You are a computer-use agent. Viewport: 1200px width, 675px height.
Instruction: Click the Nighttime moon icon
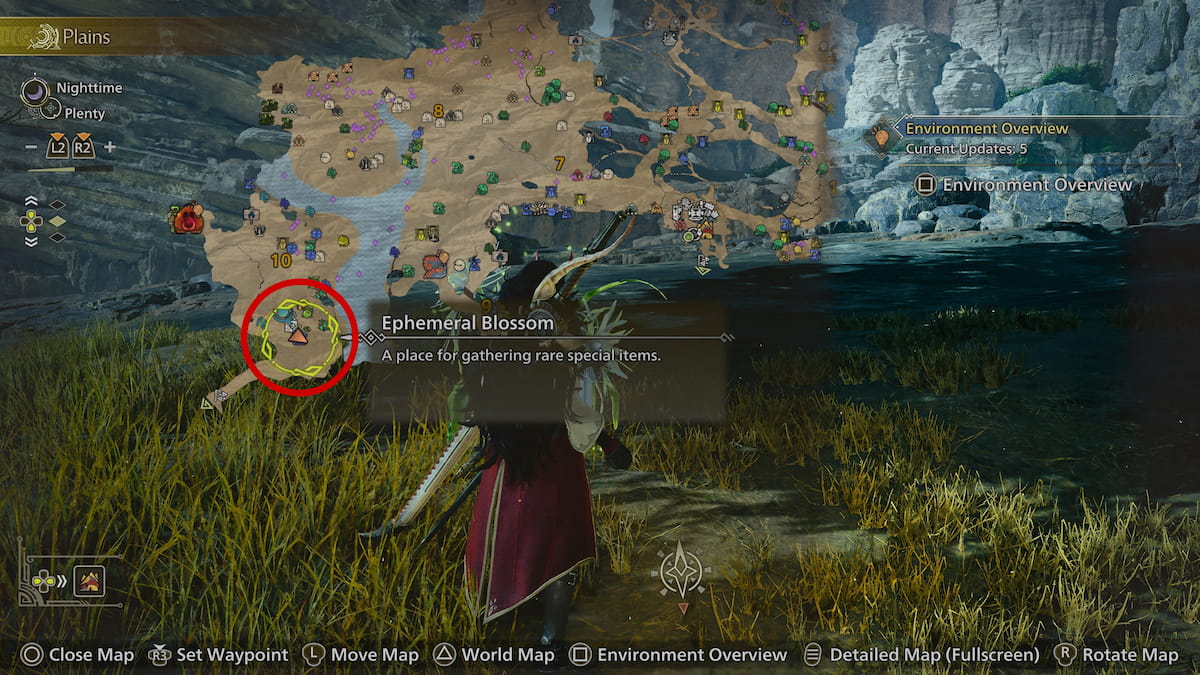tap(35, 93)
